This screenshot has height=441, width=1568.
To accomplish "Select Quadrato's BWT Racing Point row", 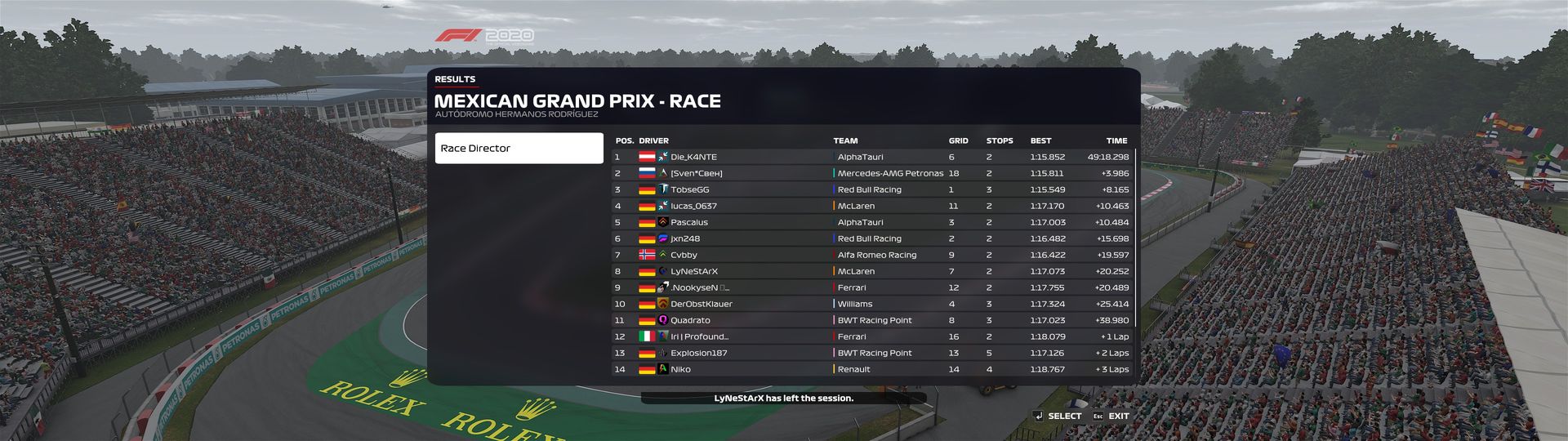I will tap(871, 320).
